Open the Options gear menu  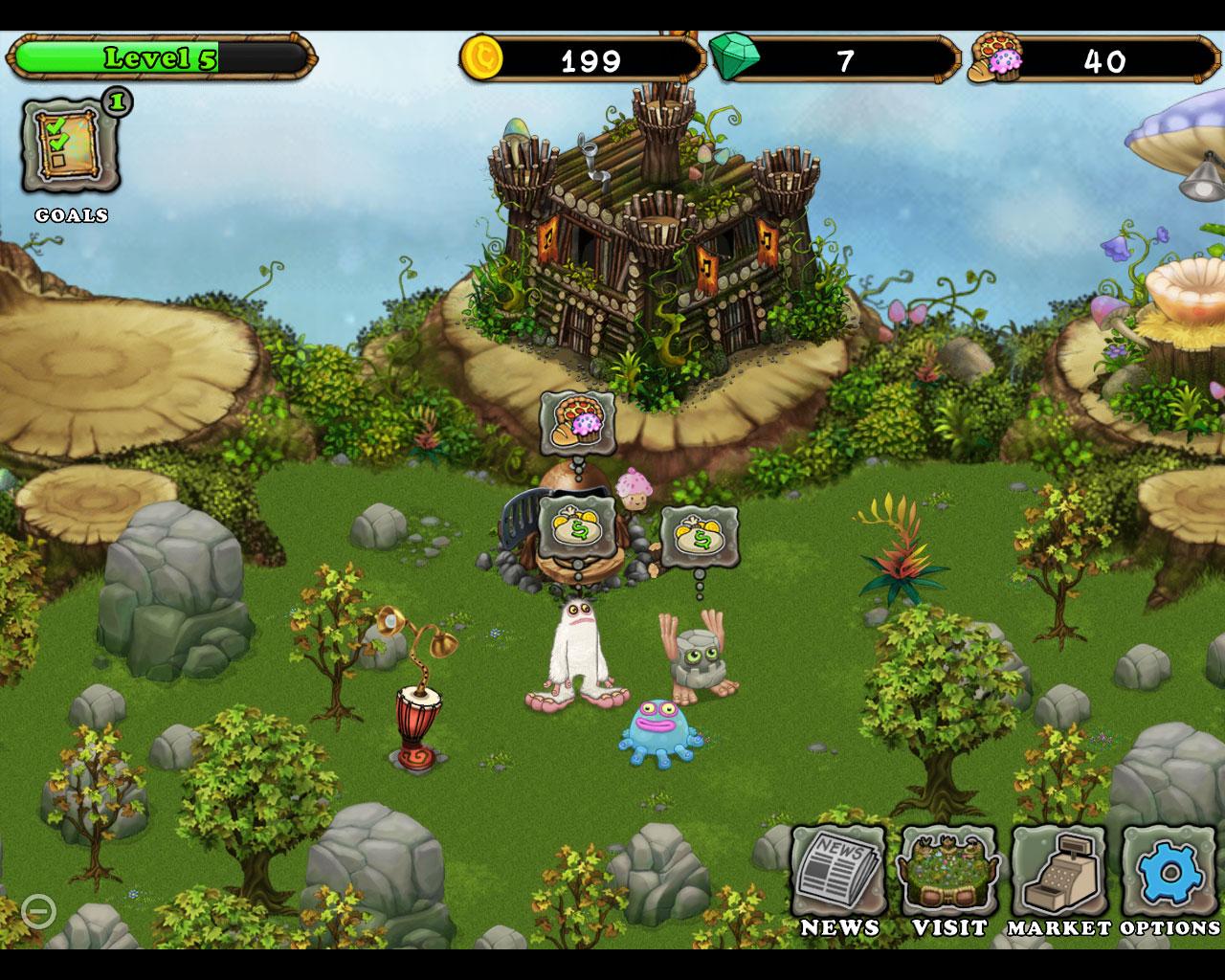coord(1169,873)
